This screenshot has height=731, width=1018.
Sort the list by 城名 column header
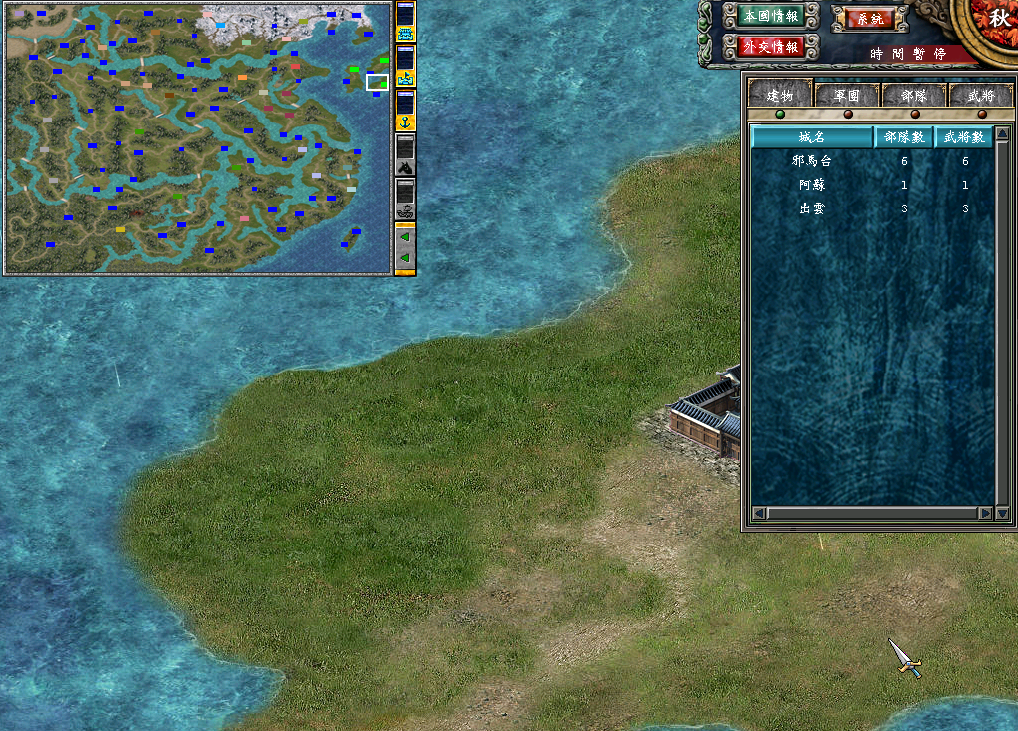pos(811,137)
